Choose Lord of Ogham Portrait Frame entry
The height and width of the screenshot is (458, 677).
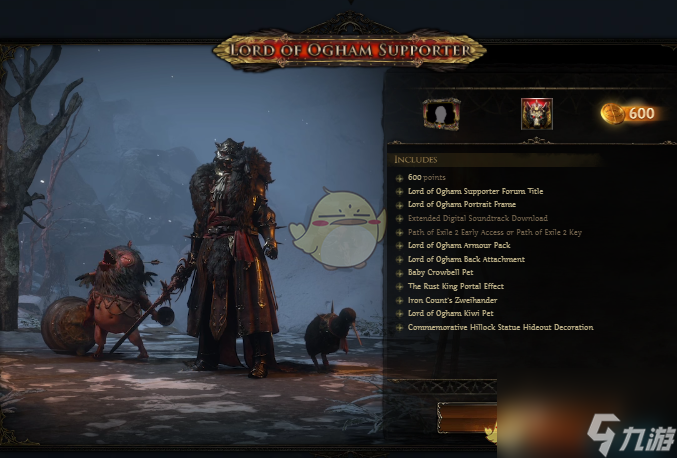coord(460,204)
